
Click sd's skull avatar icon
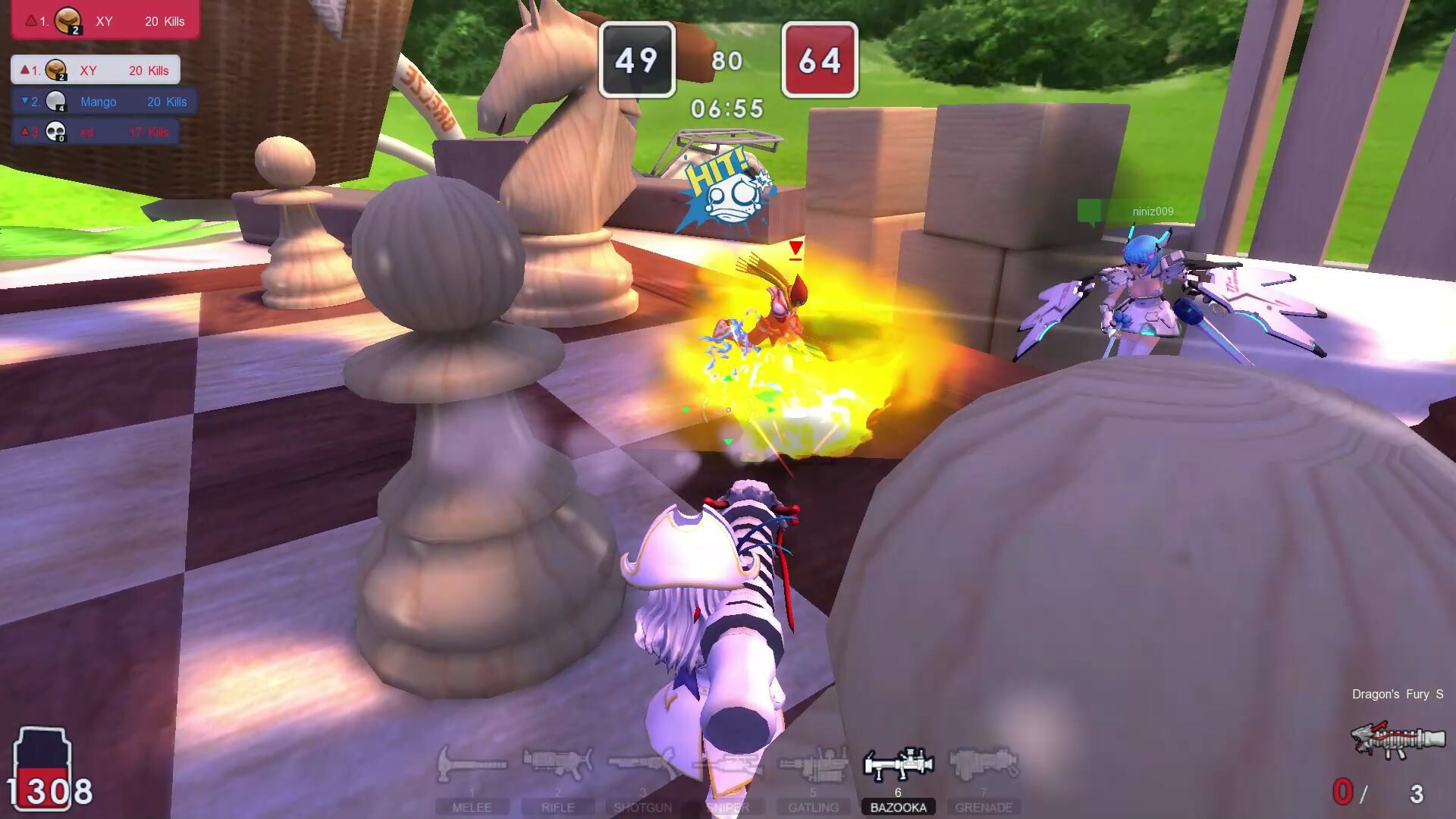pyautogui.click(x=55, y=131)
